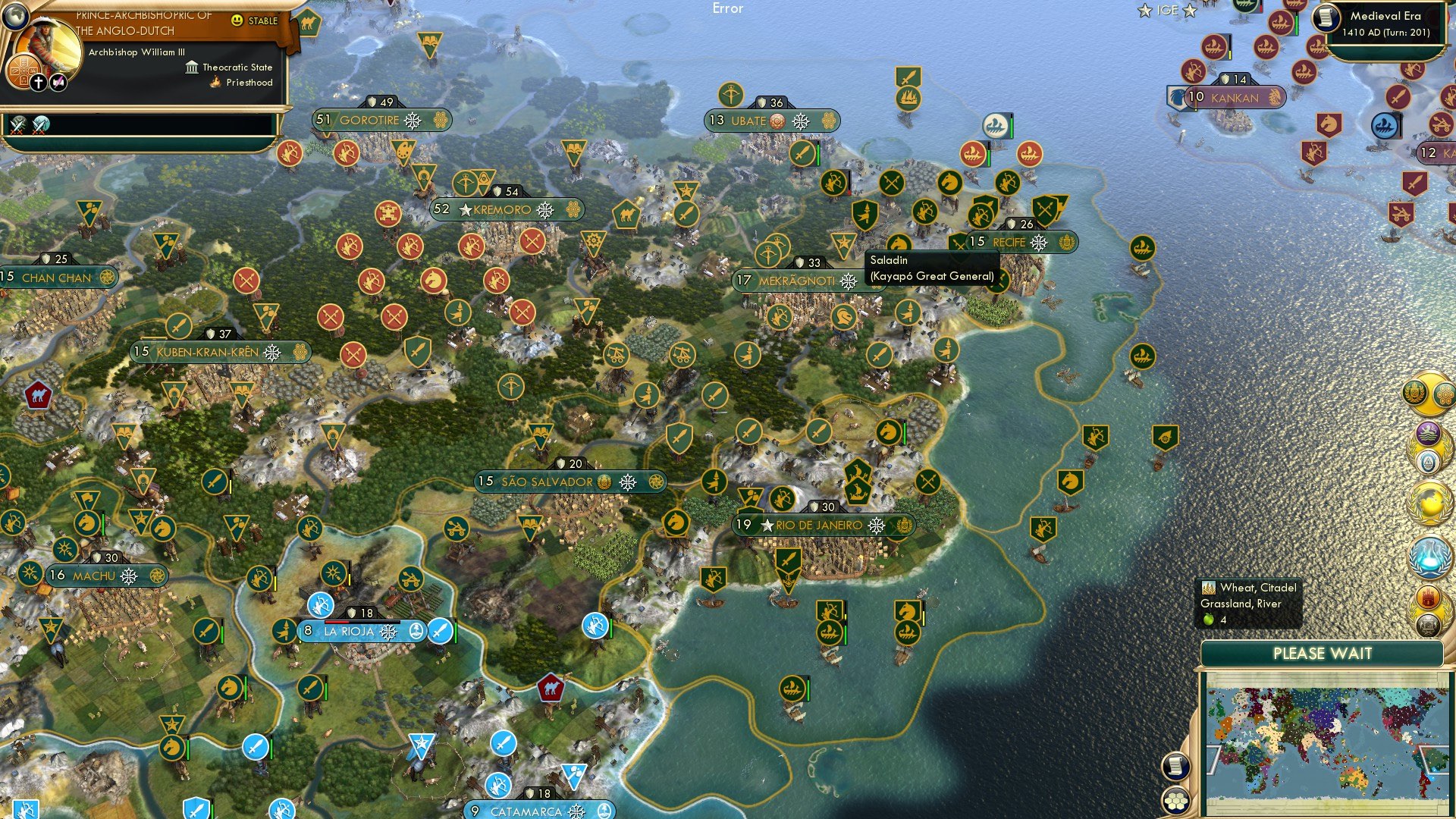Image resolution: width=1456 pixels, height=819 pixels.
Task: Open diplomacy via the globe button top-left
Action: tap(15, 17)
